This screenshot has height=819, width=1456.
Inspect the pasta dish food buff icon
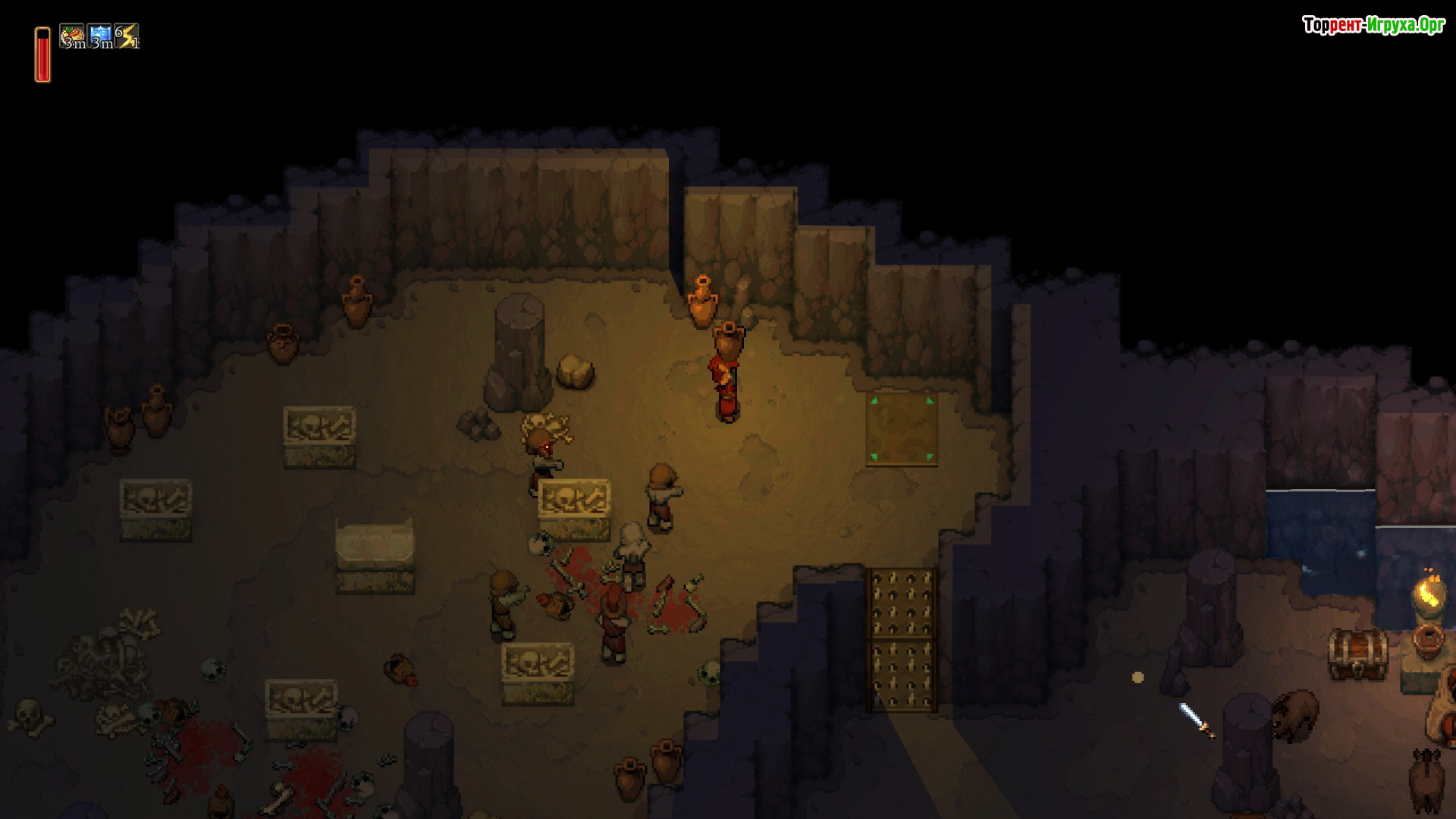tap(73, 36)
